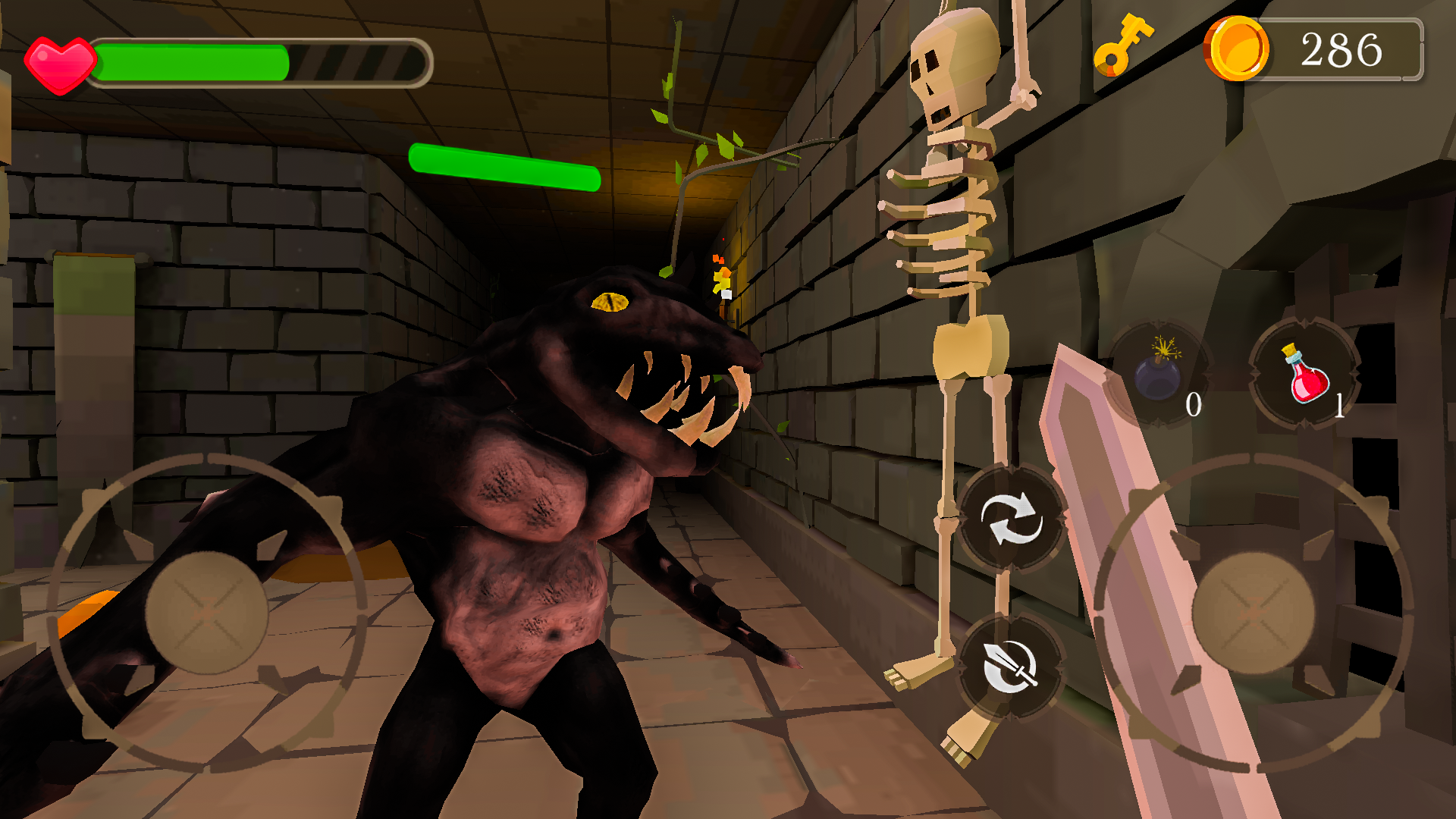Click the red heart health icon
The image size is (1456, 819).
pos(61,59)
